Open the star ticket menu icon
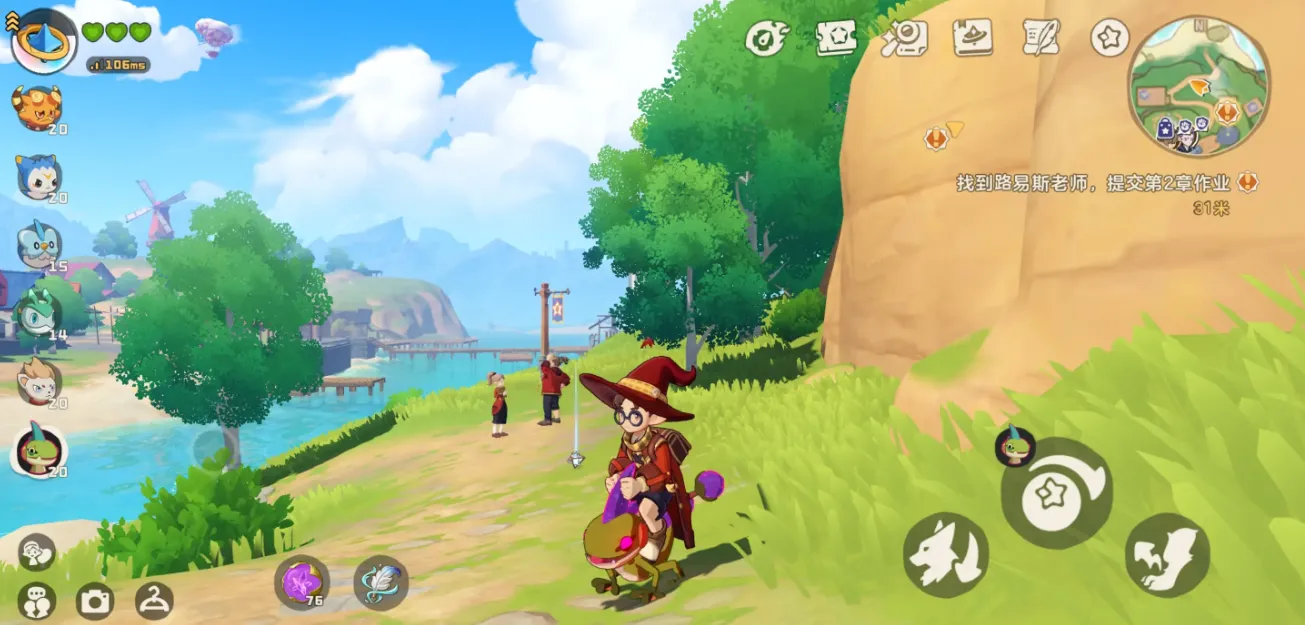Screen dimensions: 1305x625 (836, 38)
